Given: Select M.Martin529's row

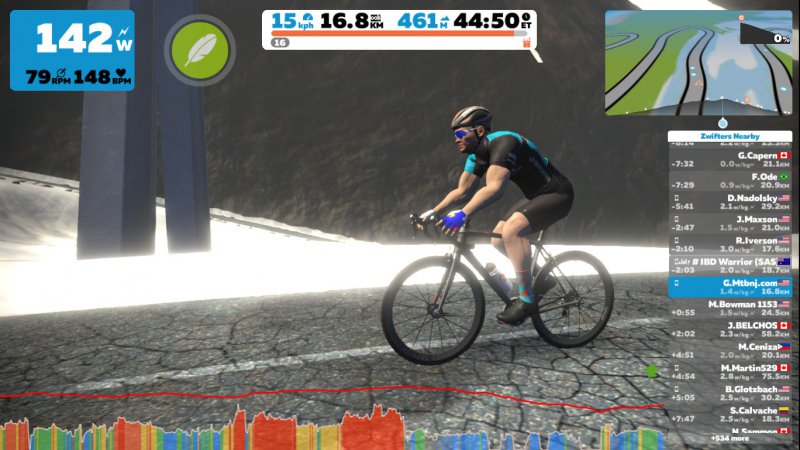Looking at the screenshot, I should [x=730, y=371].
